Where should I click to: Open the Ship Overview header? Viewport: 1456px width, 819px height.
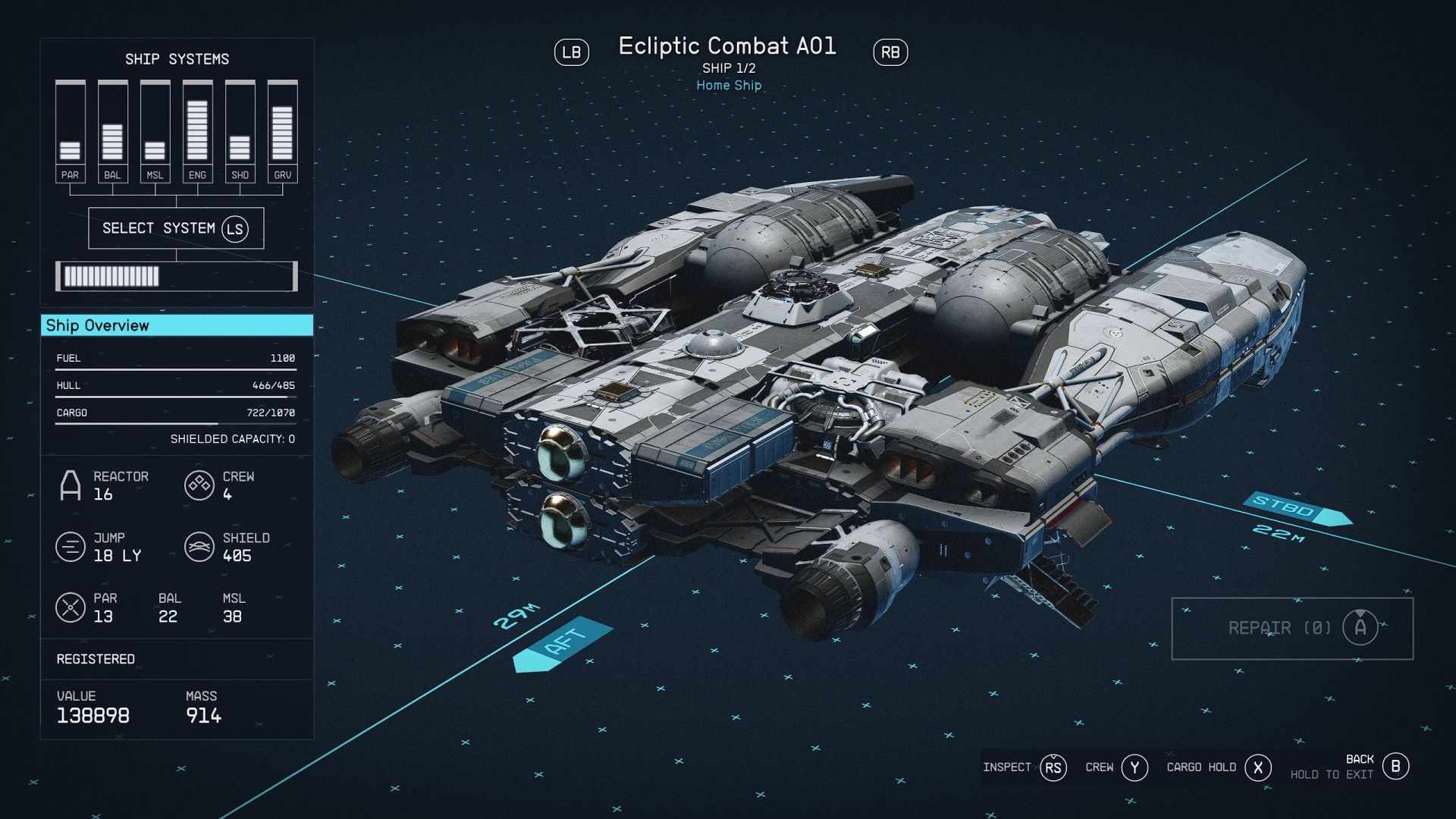[x=177, y=325]
